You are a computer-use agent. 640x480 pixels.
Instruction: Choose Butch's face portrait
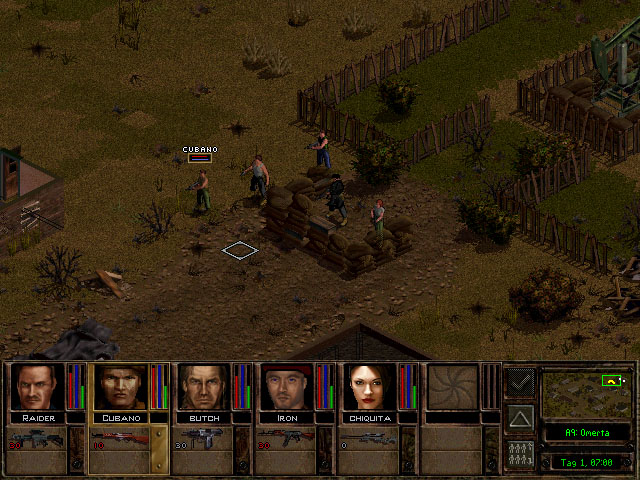(204, 386)
